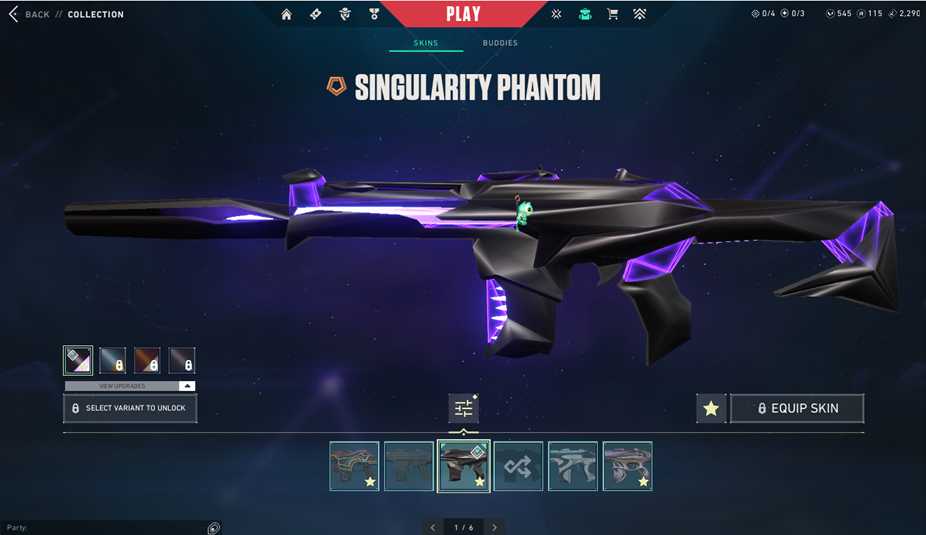Image resolution: width=926 pixels, height=535 pixels.
Task: Collapse the View Upgrades arrow
Action: pos(186,386)
